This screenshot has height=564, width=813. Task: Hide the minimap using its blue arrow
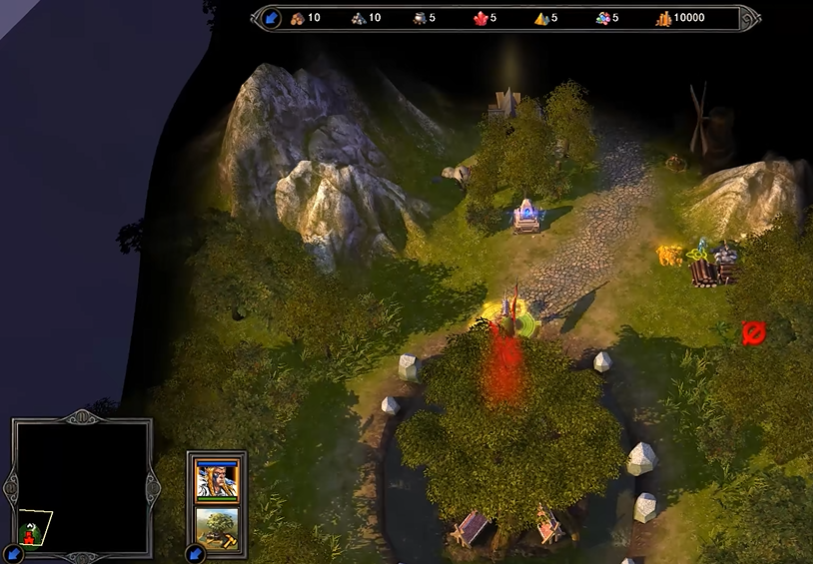point(13,553)
